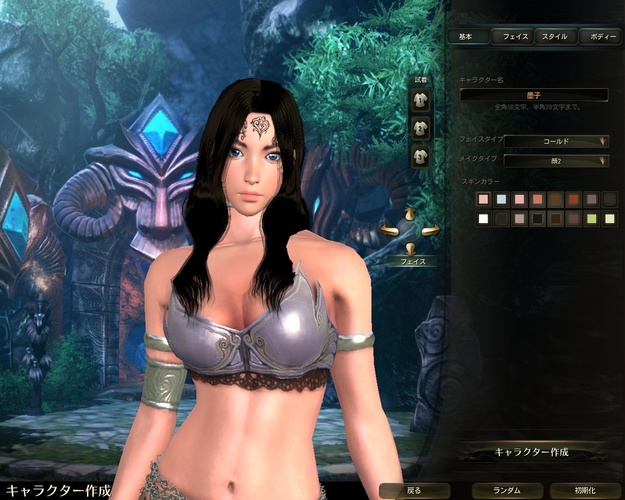This screenshot has height=500, width=625.
Task: Try on outfit number 3
Action: (421, 156)
